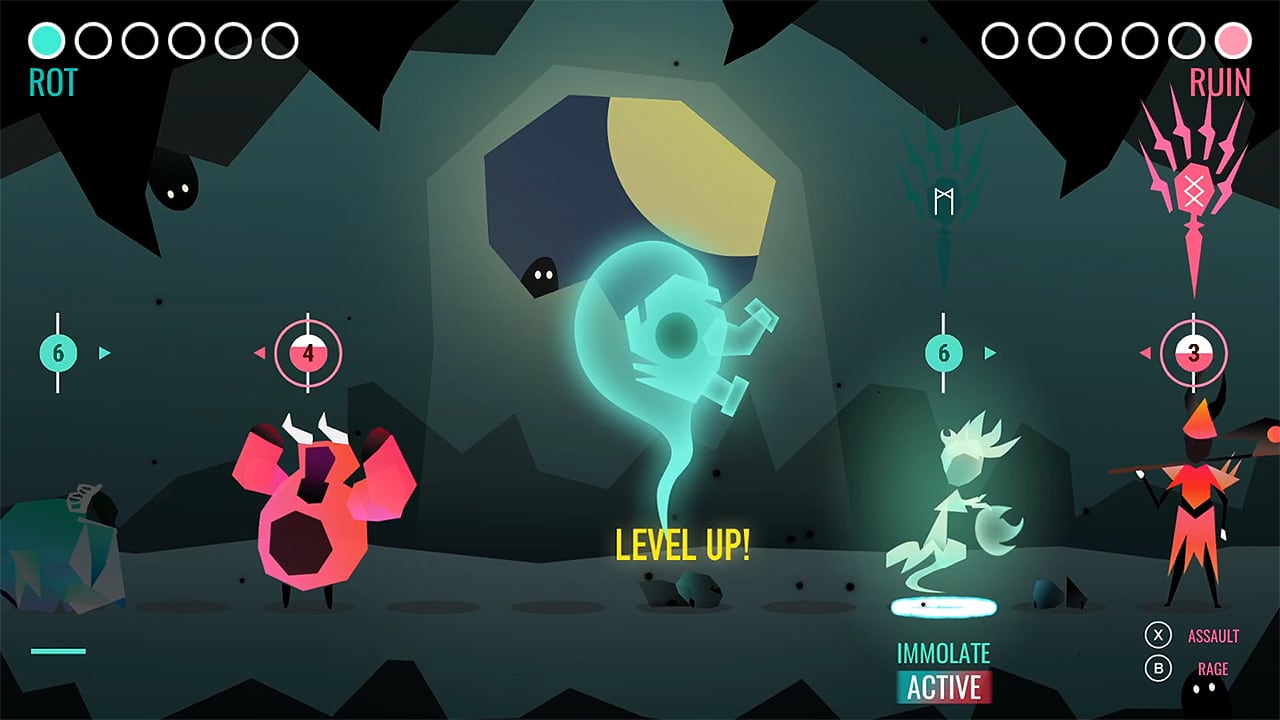Activate the RAGE command
Screen dimensions: 1280x720
pyautogui.click(x=1212, y=668)
